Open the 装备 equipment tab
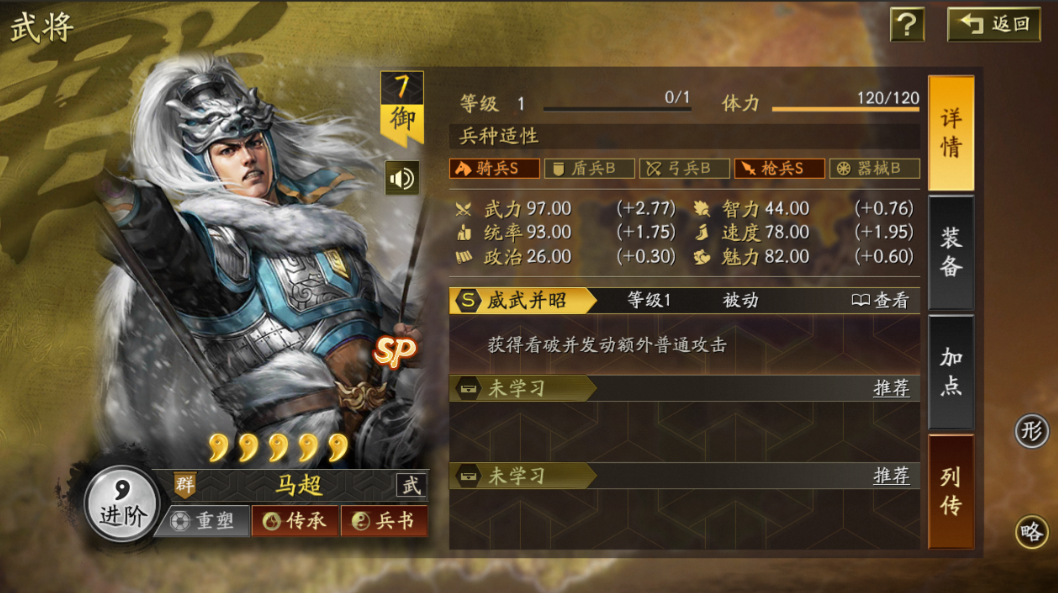The image size is (1058, 593). [951, 252]
